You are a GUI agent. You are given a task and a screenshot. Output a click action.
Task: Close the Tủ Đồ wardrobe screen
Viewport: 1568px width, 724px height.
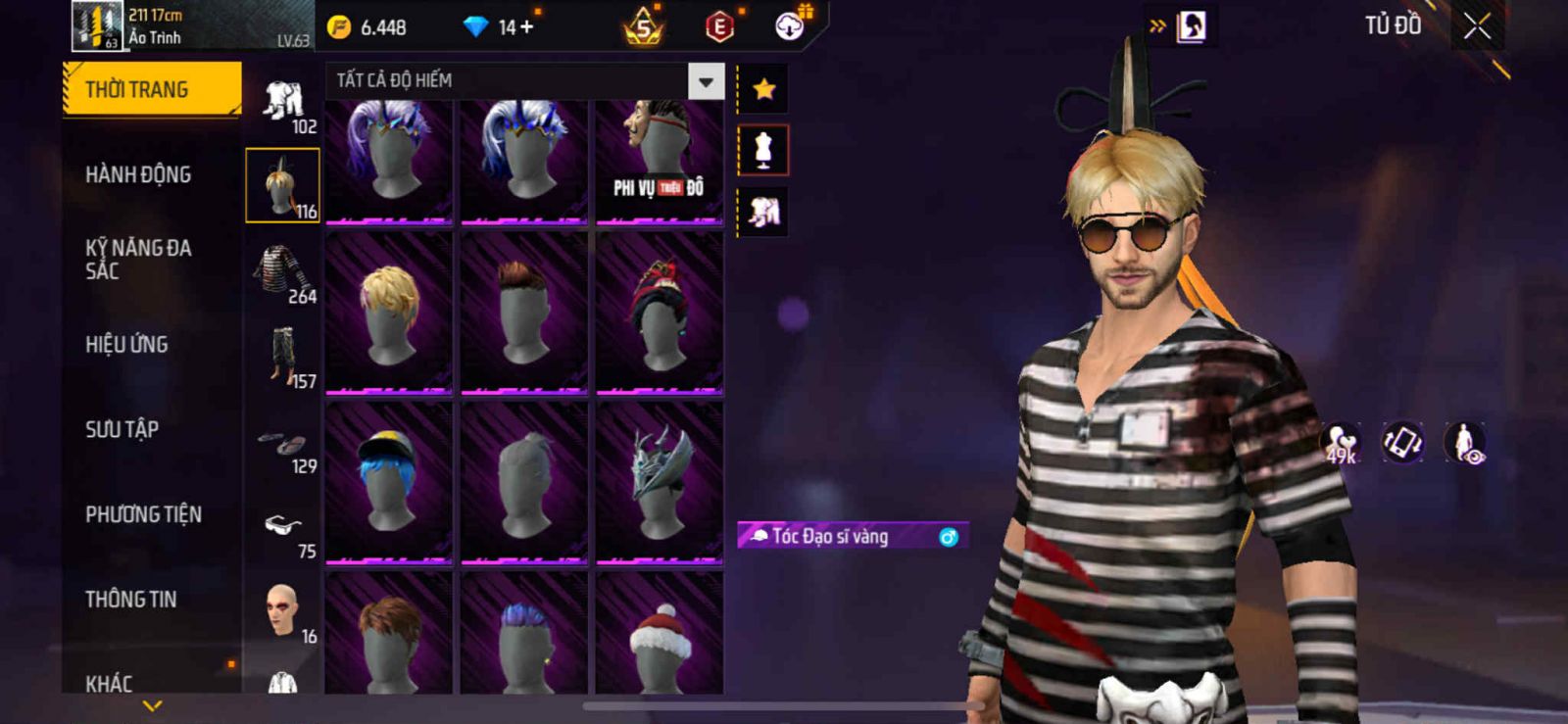pos(1477,27)
